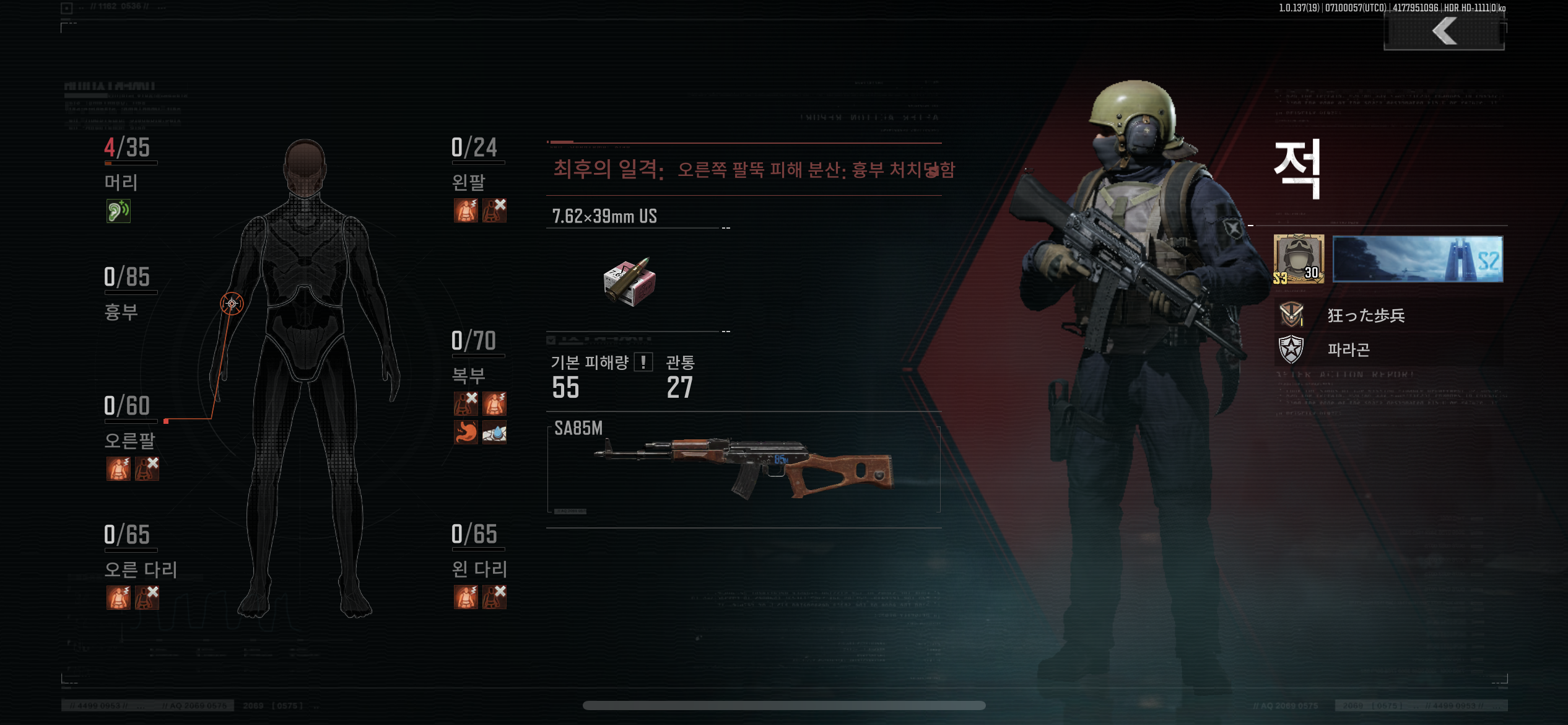
Task: Tap the head hearing status icon
Action: pyautogui.click(x=118, y=211)
